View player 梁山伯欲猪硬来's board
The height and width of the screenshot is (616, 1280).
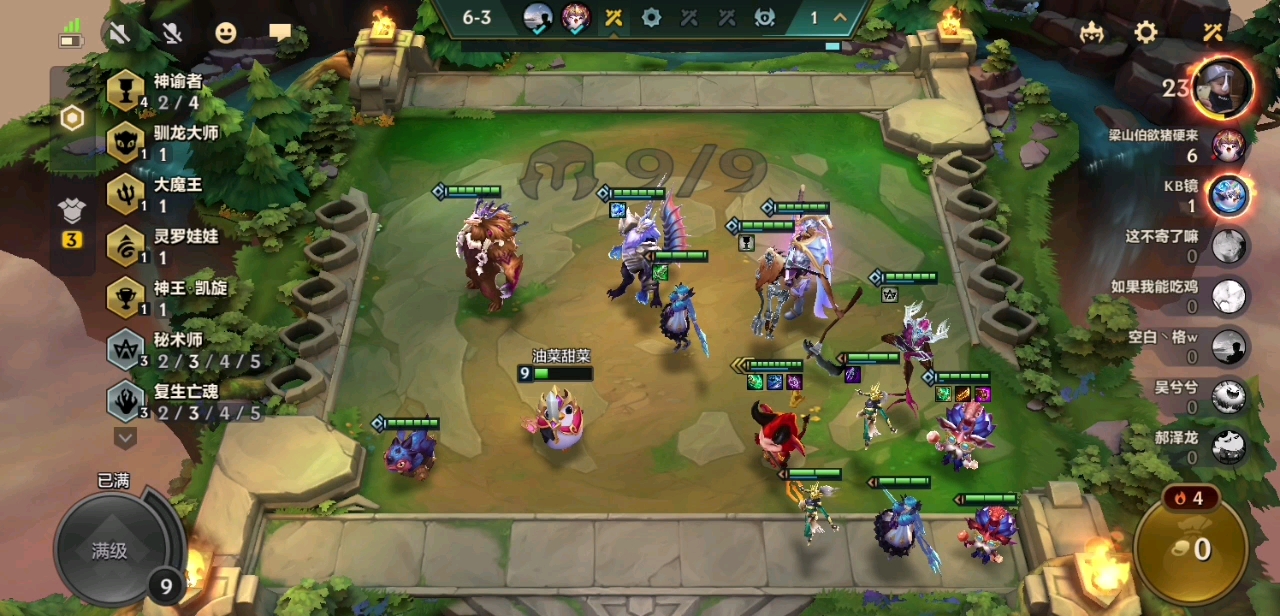pyautogui.click(x=1228, y=146)
